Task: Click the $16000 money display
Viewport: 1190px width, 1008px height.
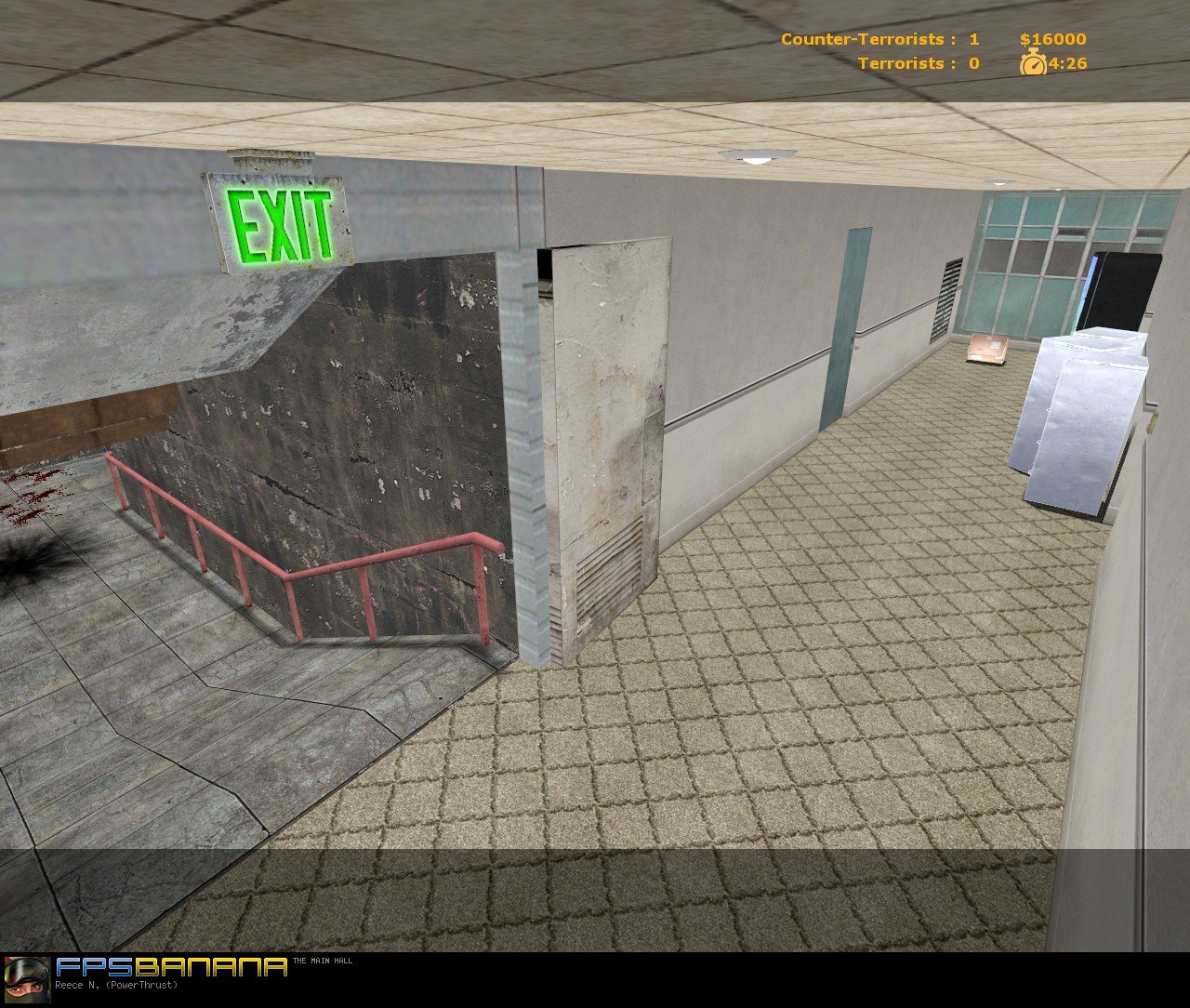Action: (x=1051, y=39)
